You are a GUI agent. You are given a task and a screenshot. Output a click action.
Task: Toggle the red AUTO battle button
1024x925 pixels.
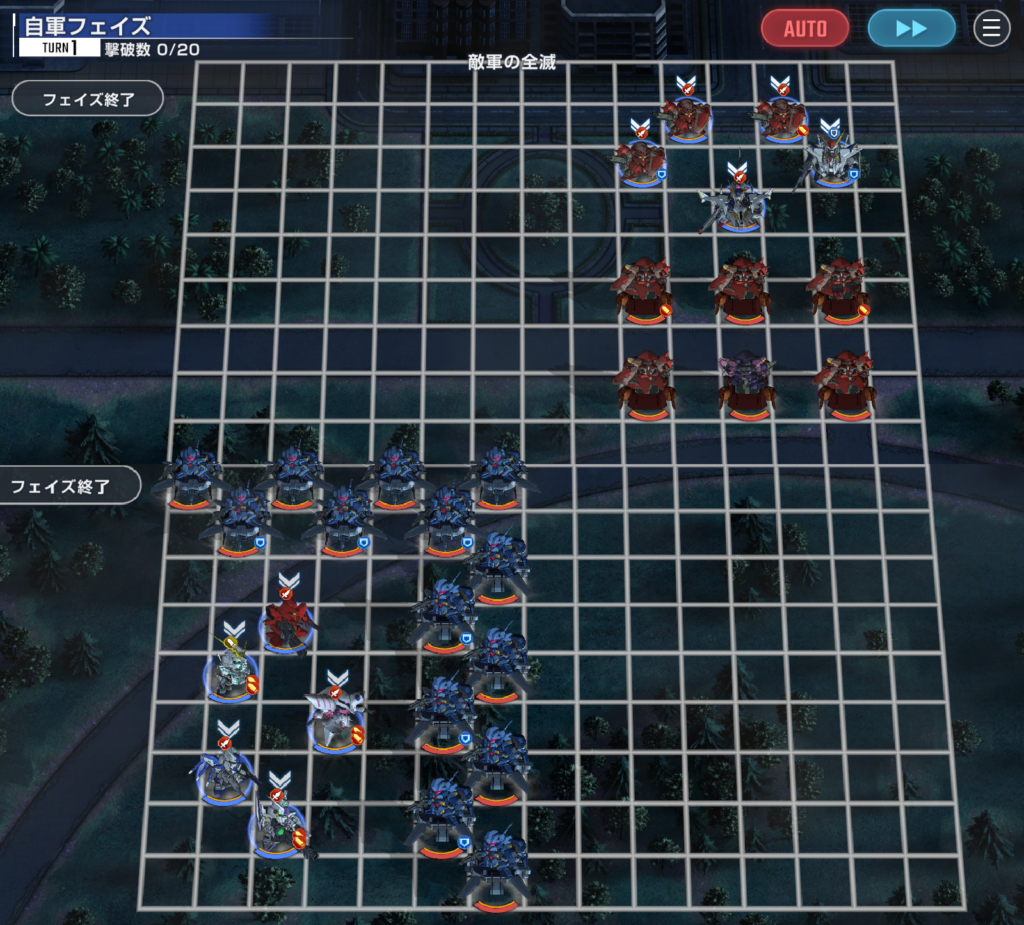pyautogui.click(x=804, y=28)
